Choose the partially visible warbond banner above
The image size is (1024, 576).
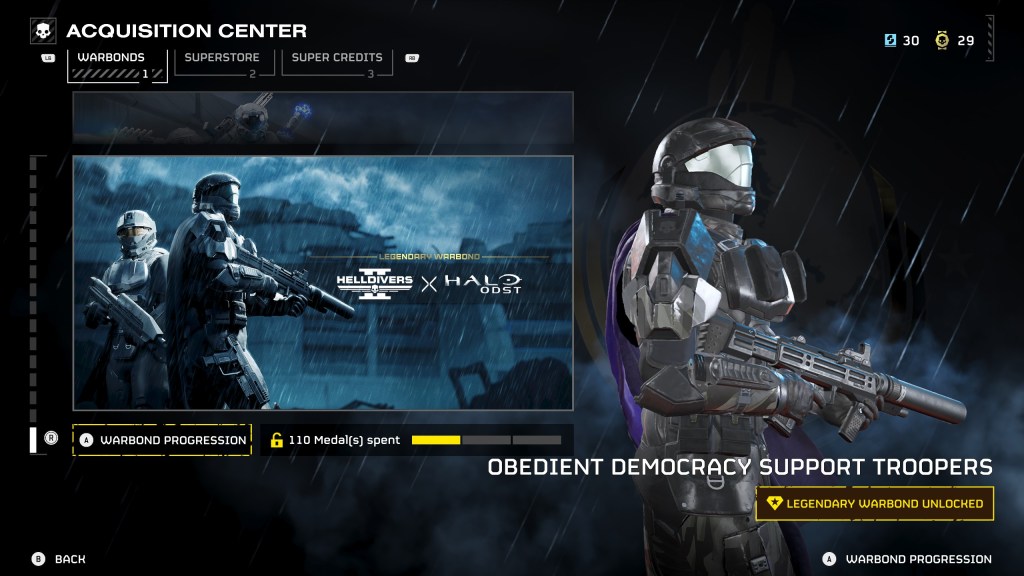(x=322, y=118)
